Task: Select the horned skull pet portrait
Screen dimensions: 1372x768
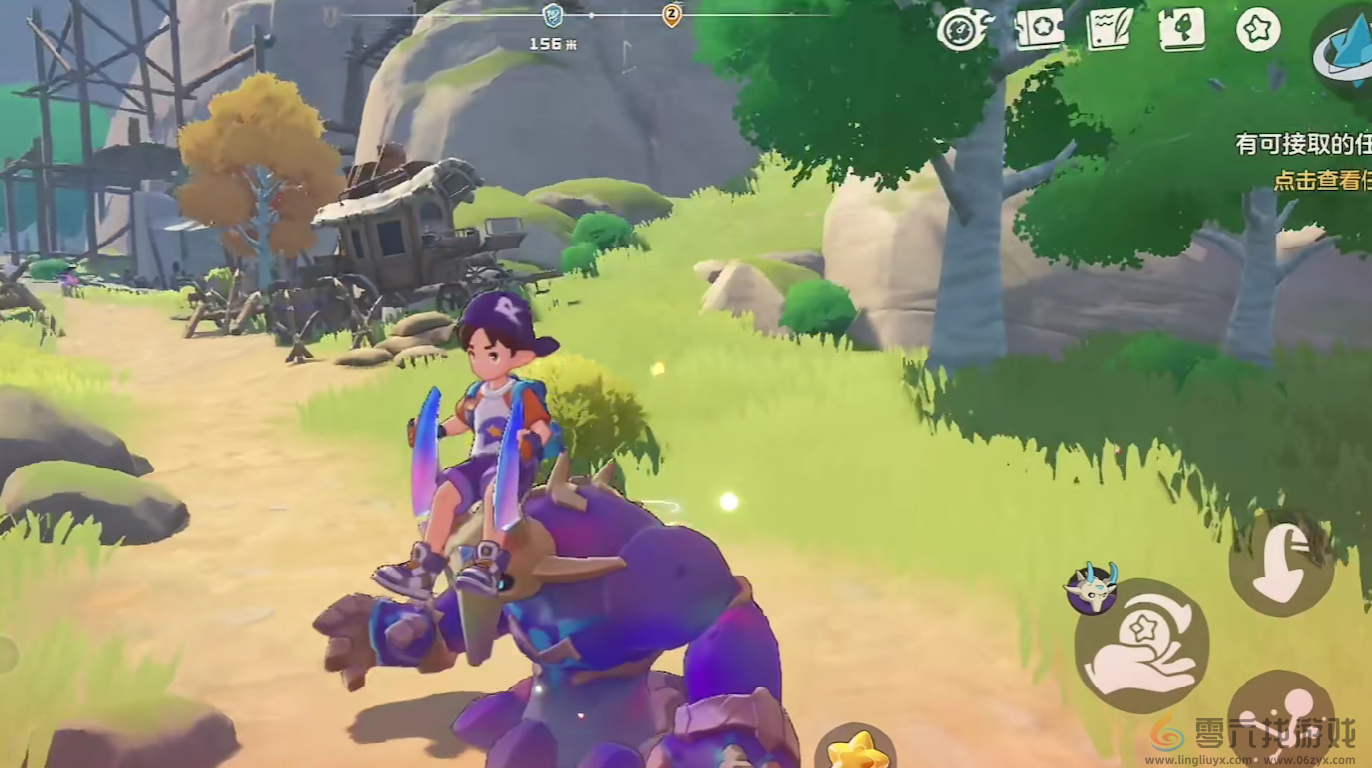Action: [1090, 588]
